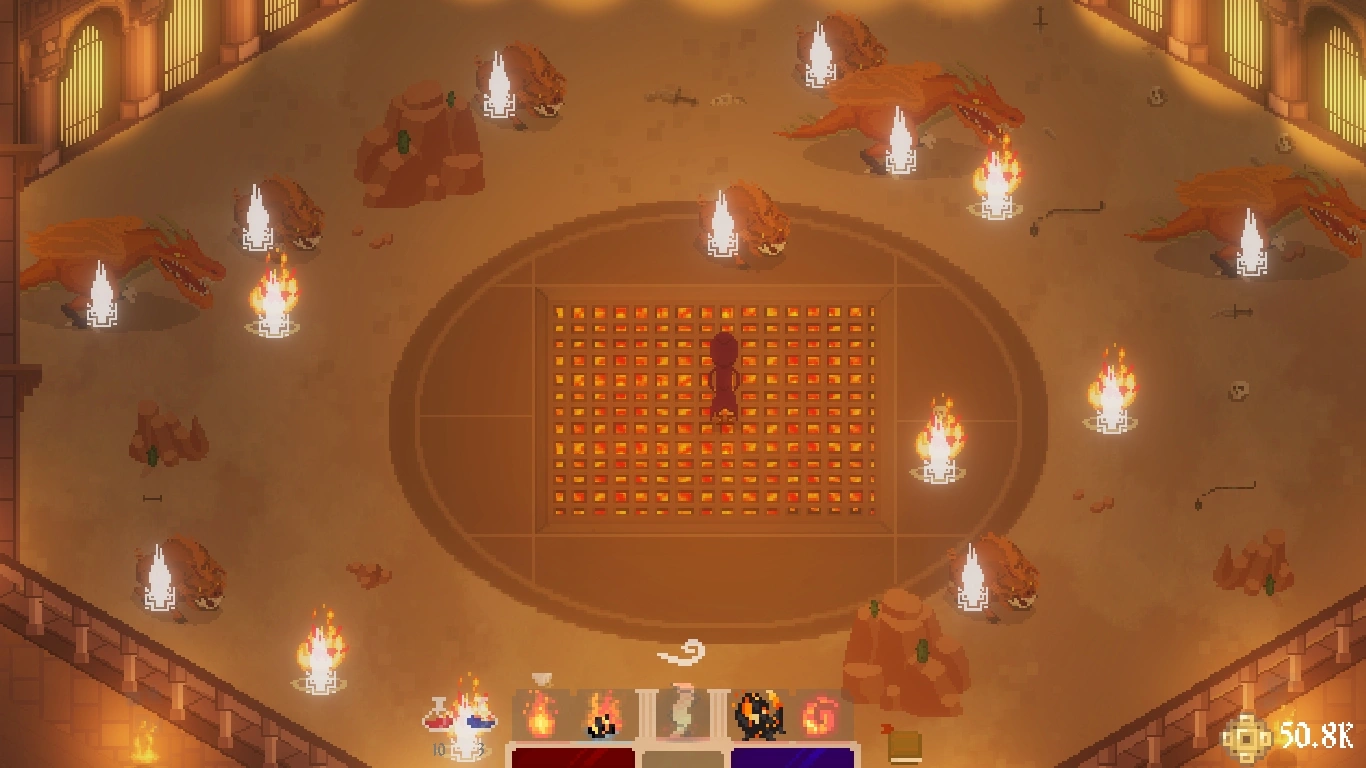Image resolution: width=1366 pixels, height=768 pixels.
Task: Trigger the whirlwind tornado ability between pillars
Action: 682,712
